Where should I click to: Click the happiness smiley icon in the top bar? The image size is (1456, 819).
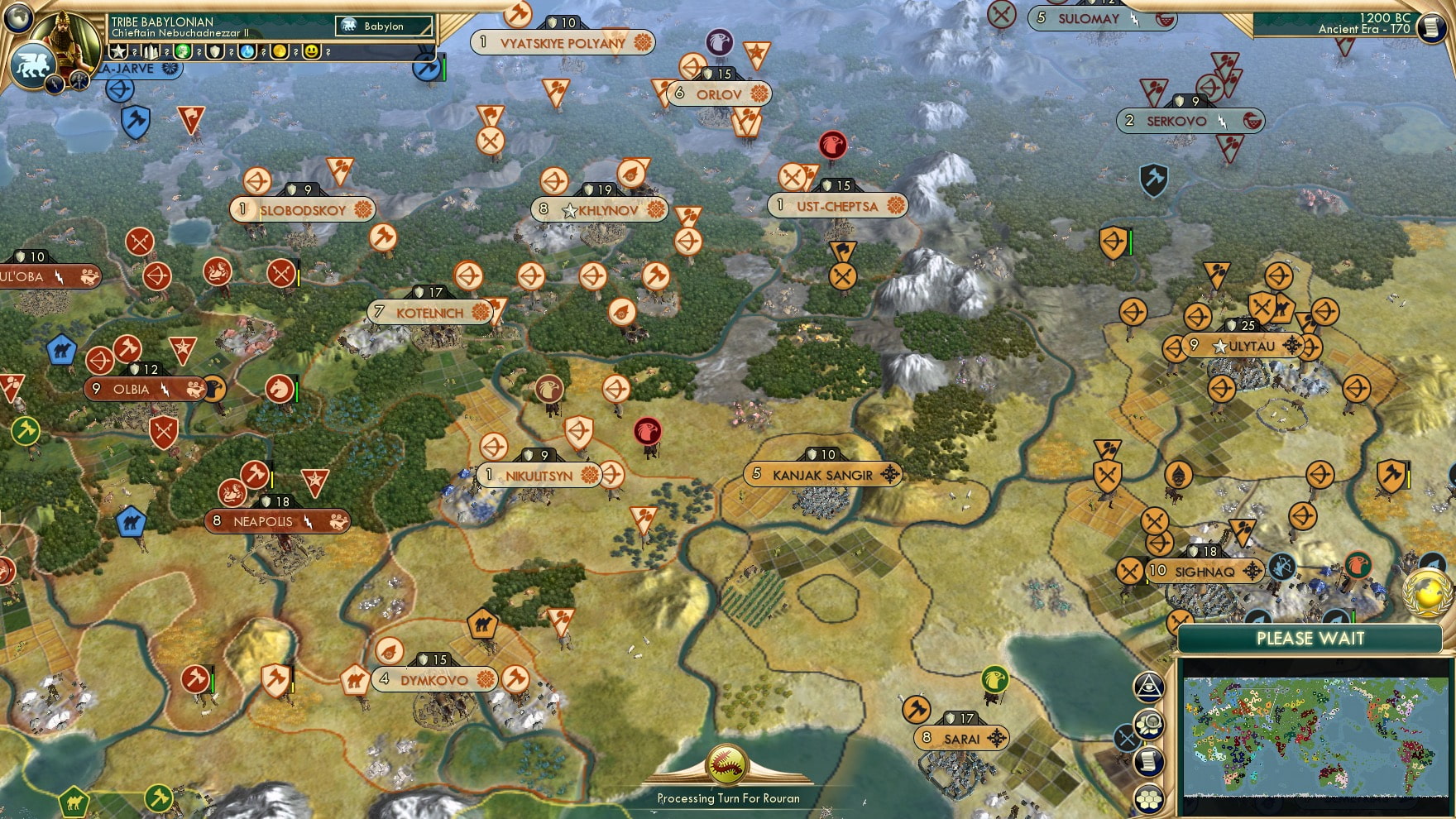311,52
